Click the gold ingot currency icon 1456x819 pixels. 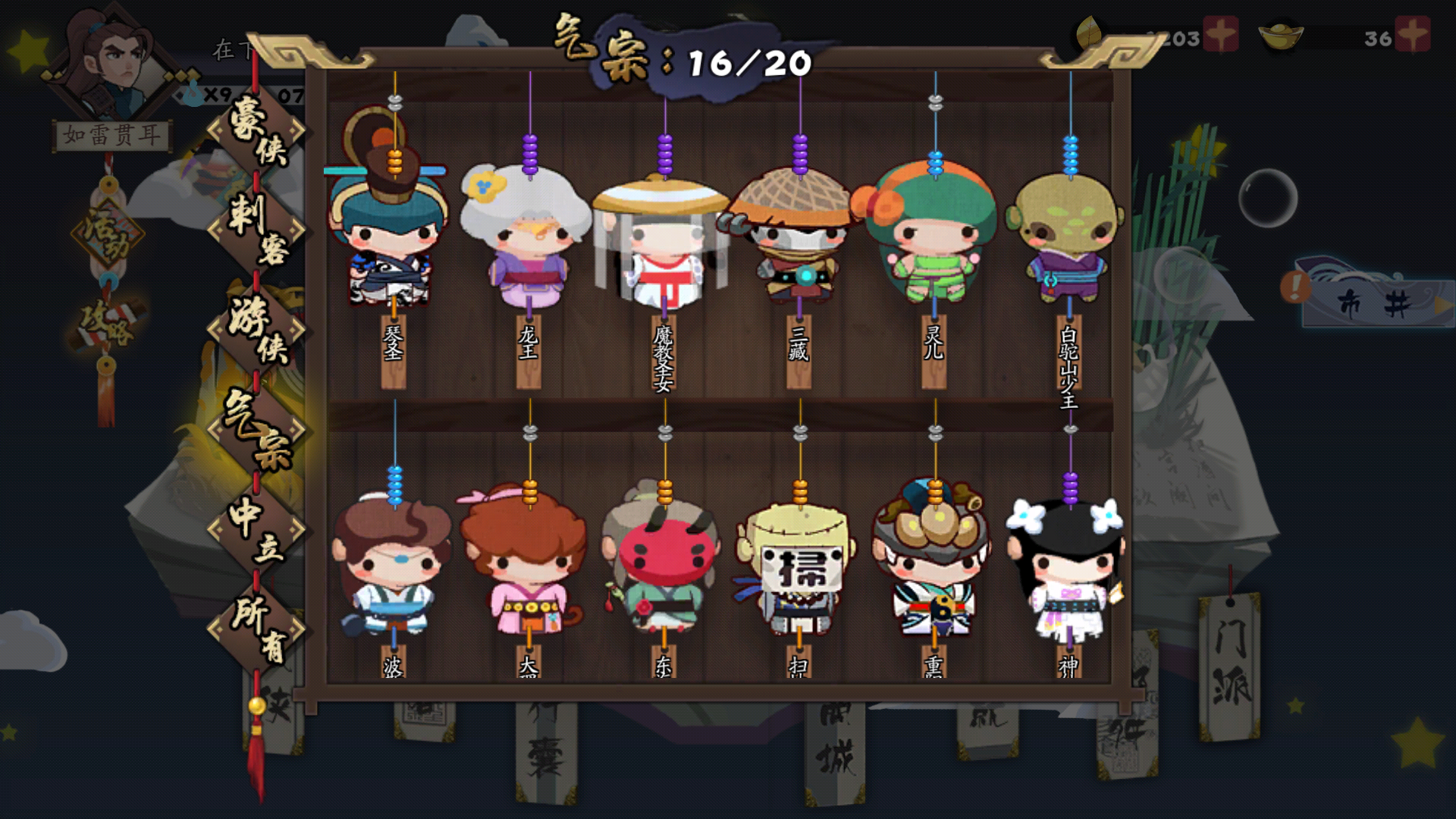[1282, 34]
